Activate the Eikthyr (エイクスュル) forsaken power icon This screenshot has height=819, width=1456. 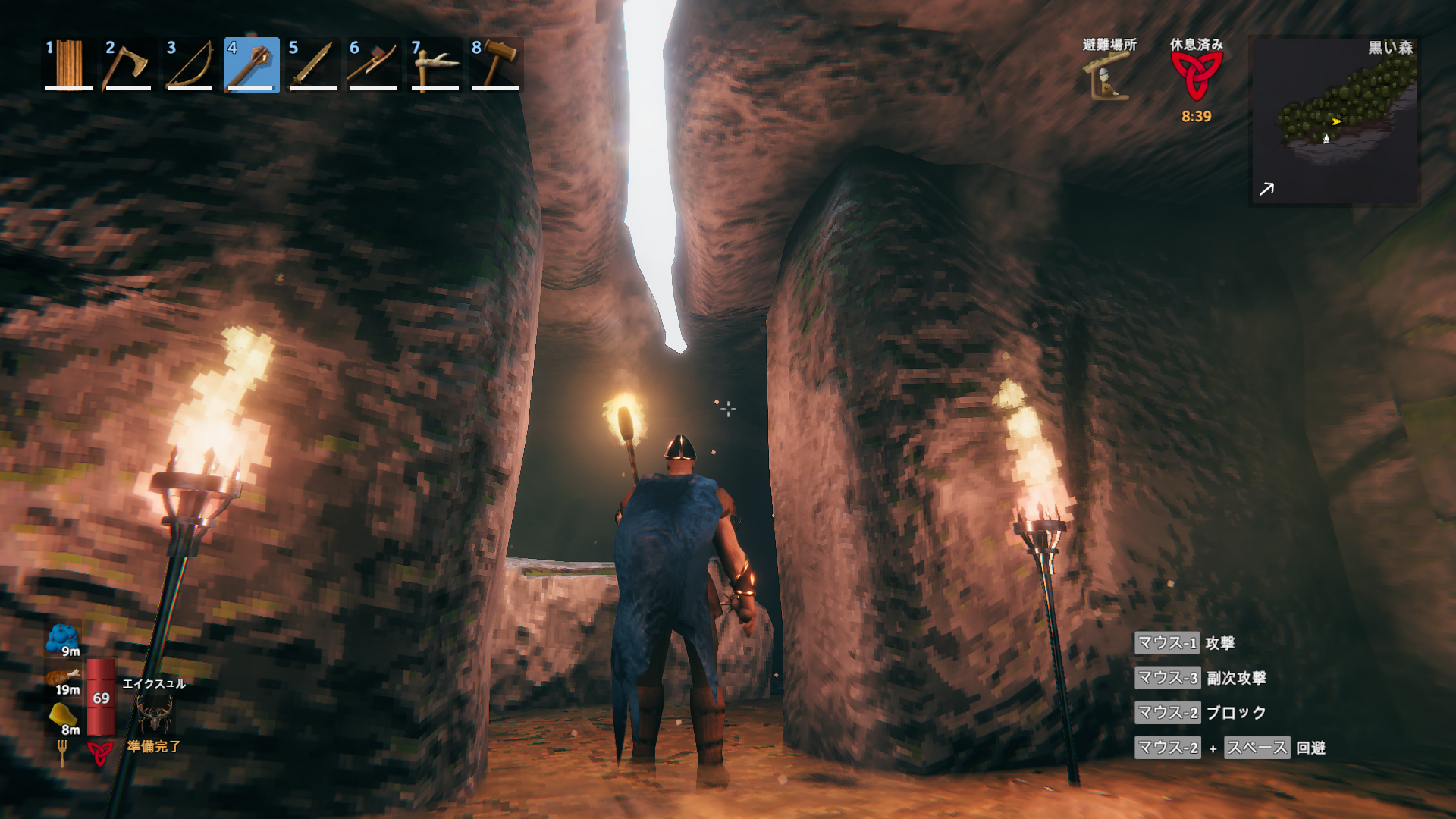pos(154,714)
